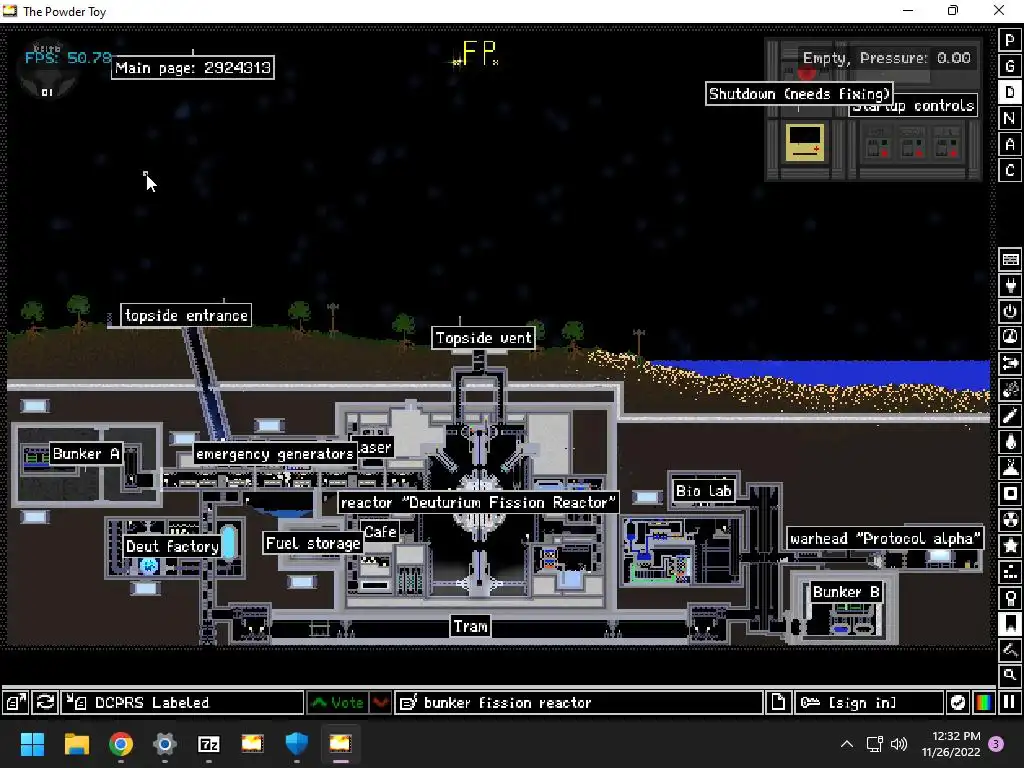Select the radioactive elements category
This screenshot has width=1024, height=768.
(x=1010, y=520)
